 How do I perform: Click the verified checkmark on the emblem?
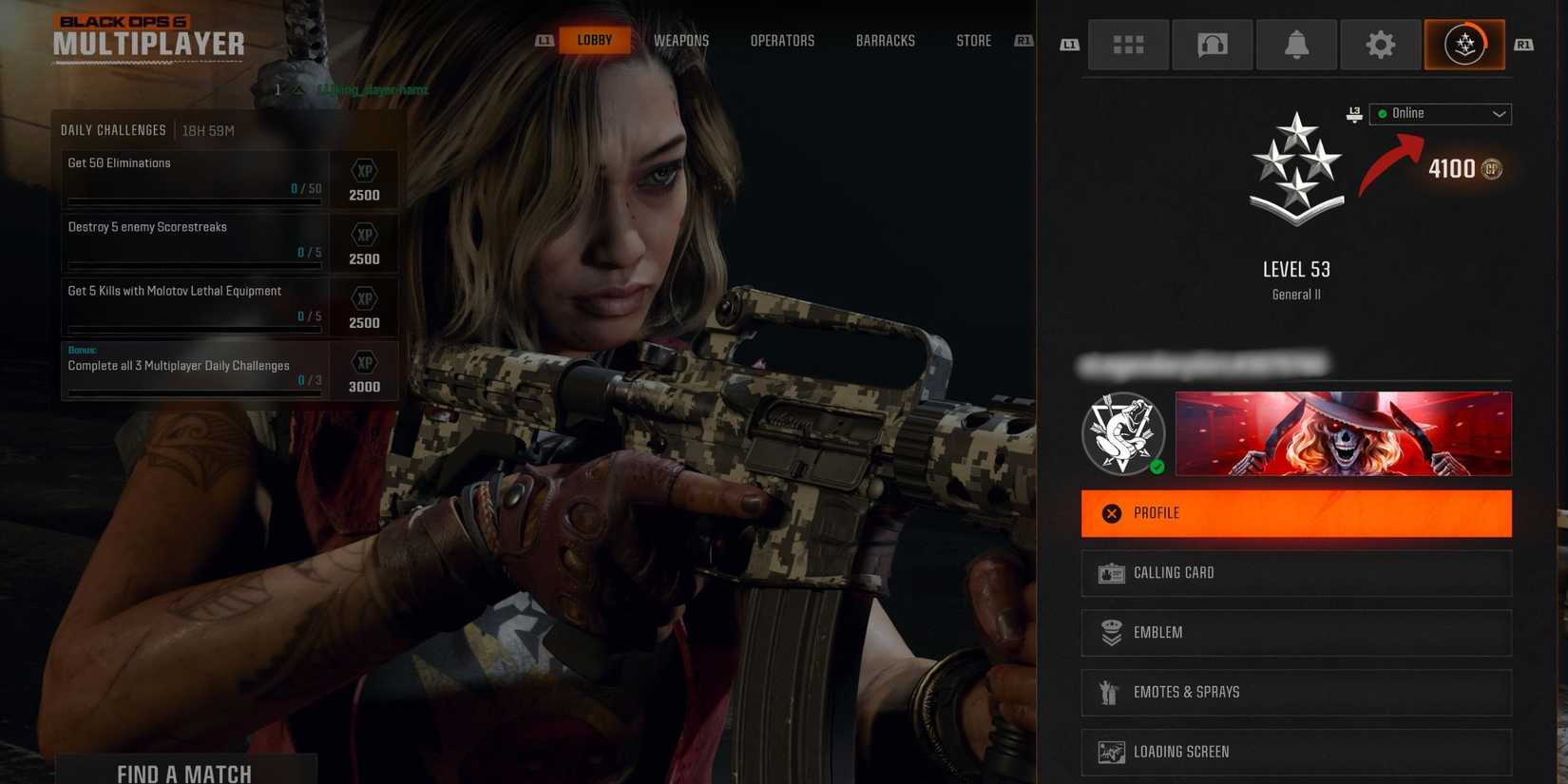[x=1157, y=467]
